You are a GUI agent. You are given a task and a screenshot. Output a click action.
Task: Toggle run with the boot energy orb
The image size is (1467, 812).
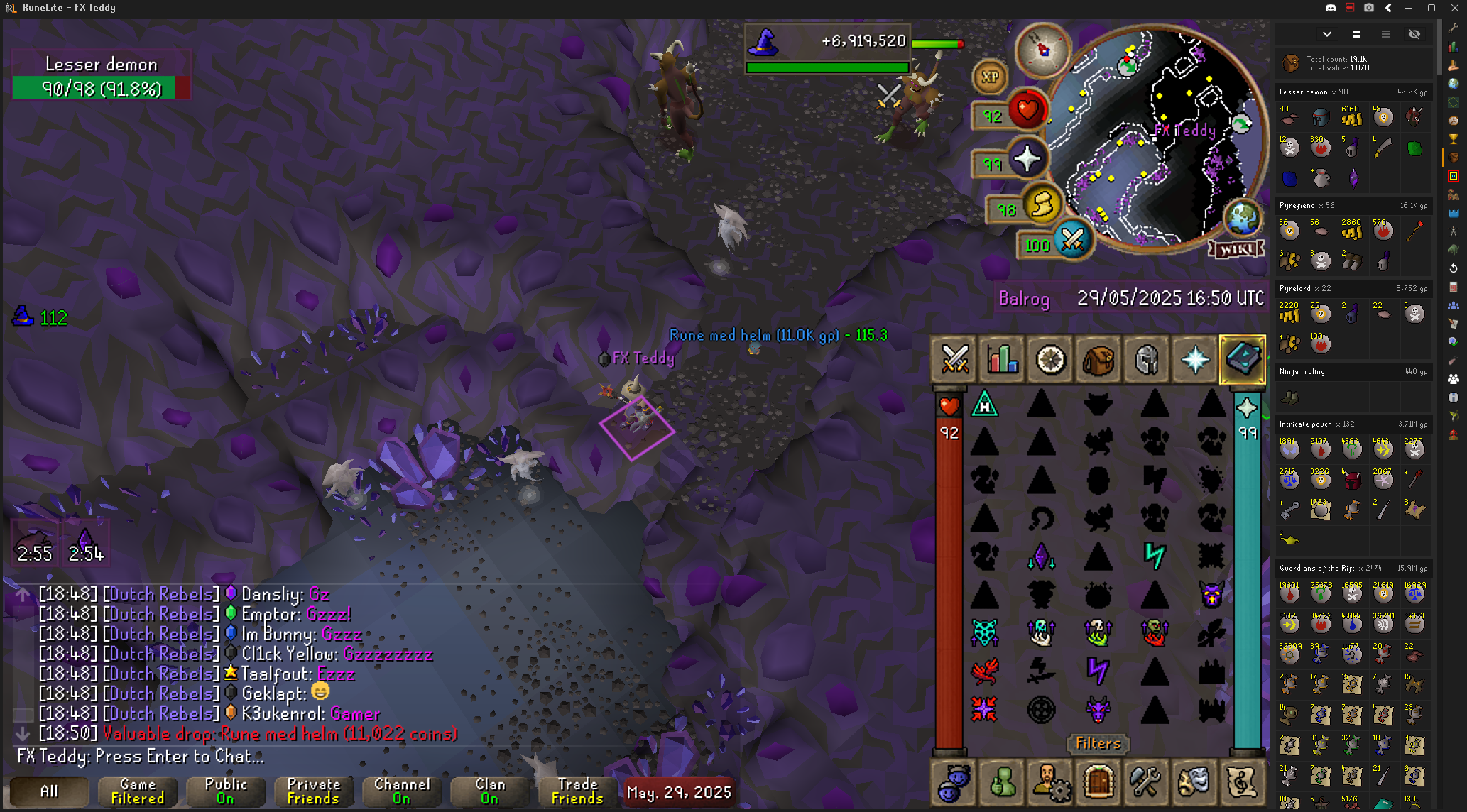(x=1042, y=206)
